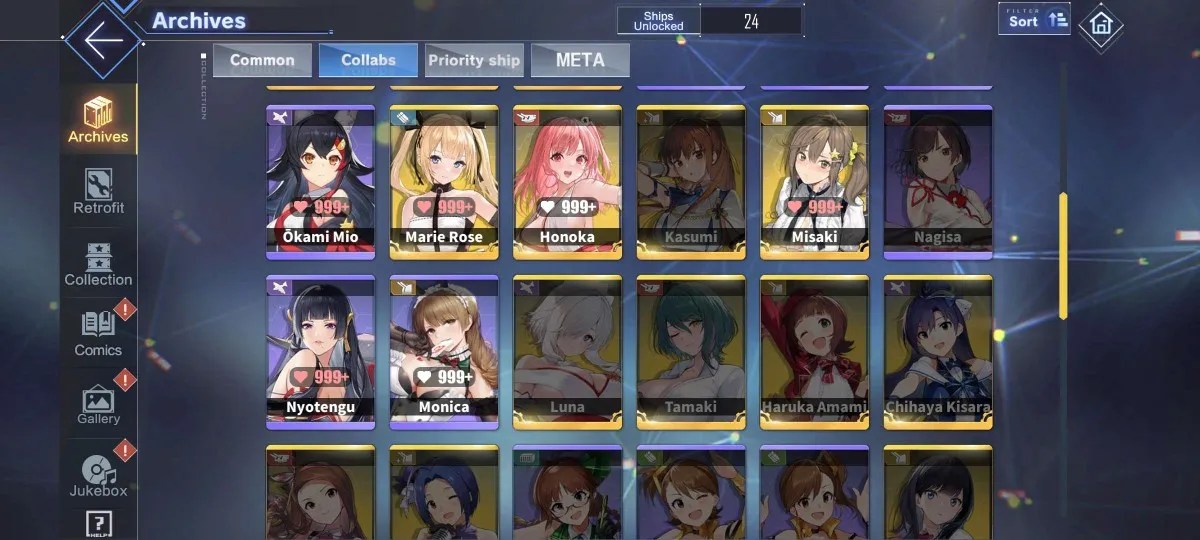
Task: Open the Jukebox
Action: [99, 475]
